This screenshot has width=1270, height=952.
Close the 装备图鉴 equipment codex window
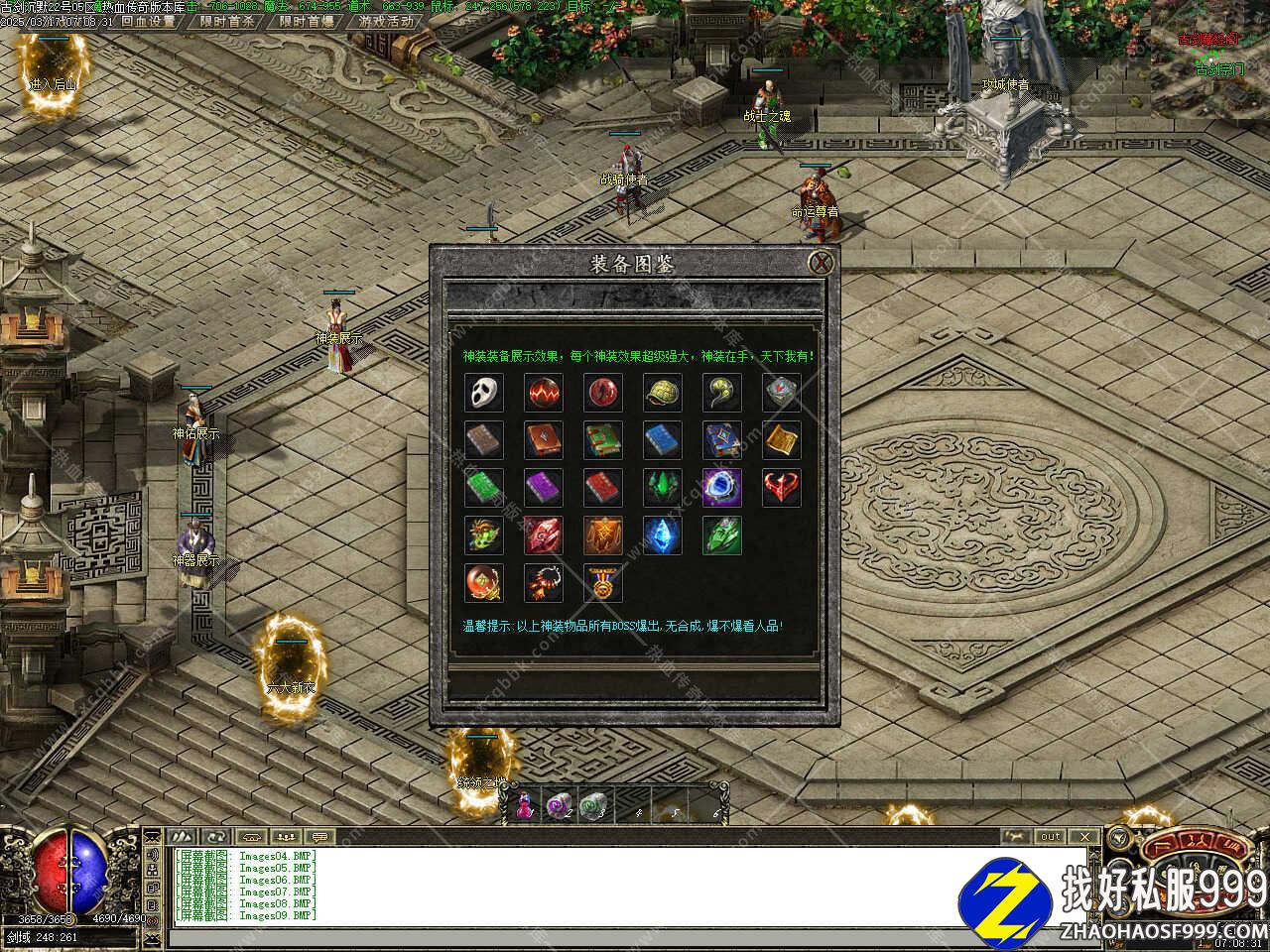821,263
